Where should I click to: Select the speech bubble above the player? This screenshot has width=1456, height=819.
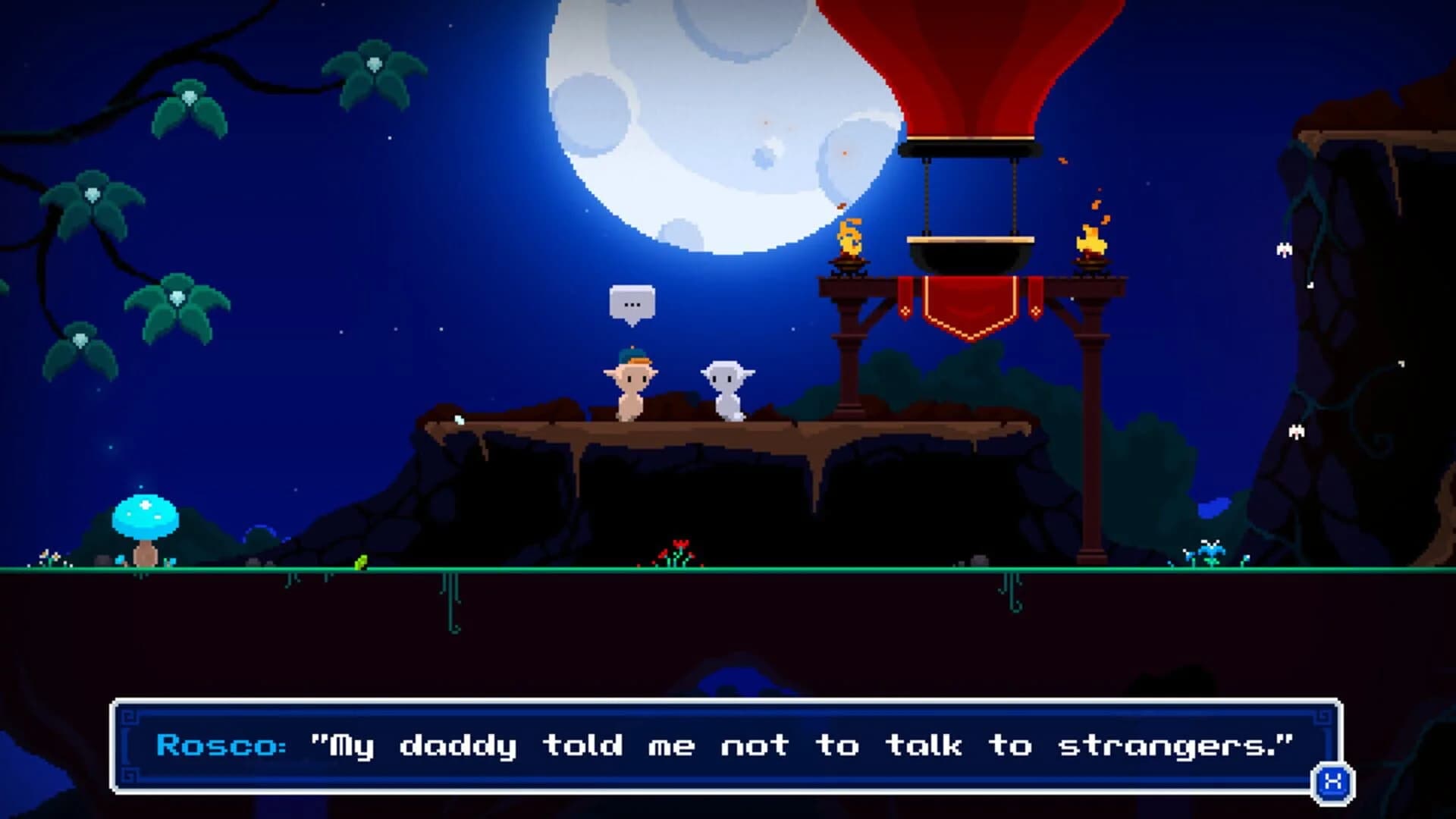coord(631,302)
